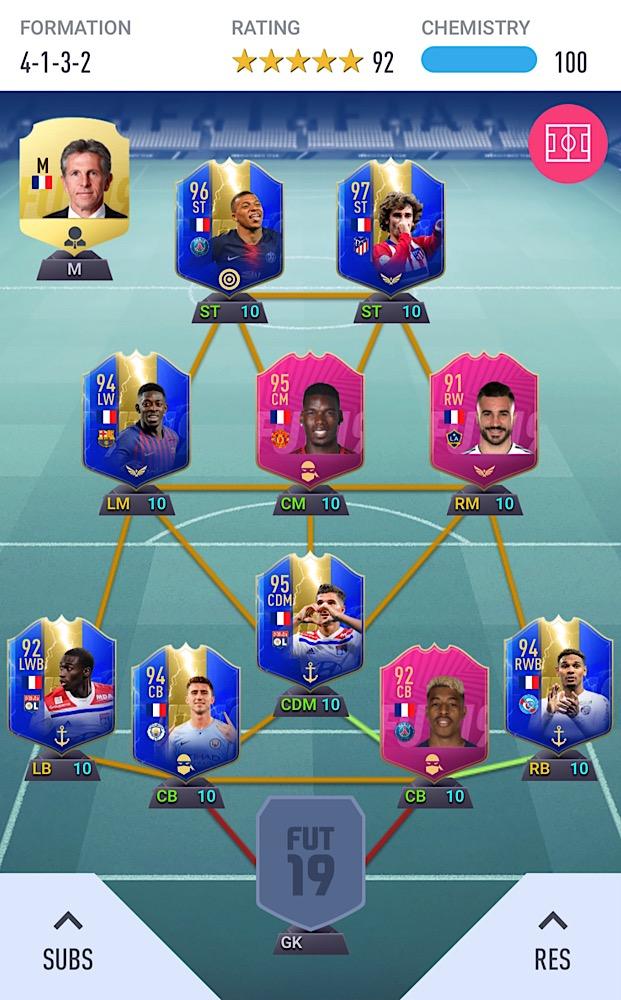The width and height of the screenshot is (621, 1000).
Task: Select the 94 LW Barcelona card
Action: [x=136, y=420]
